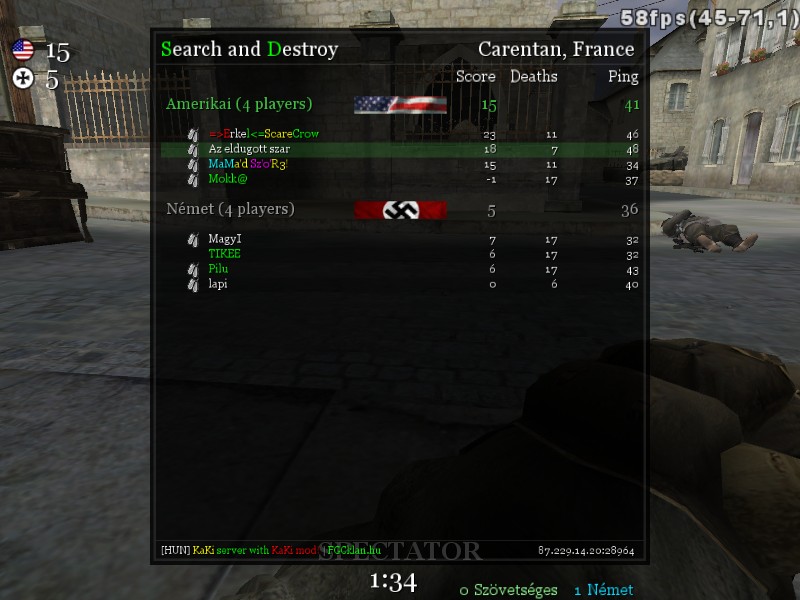Select the Pilu player row
The image size is (800, 600).
(218, 269)
